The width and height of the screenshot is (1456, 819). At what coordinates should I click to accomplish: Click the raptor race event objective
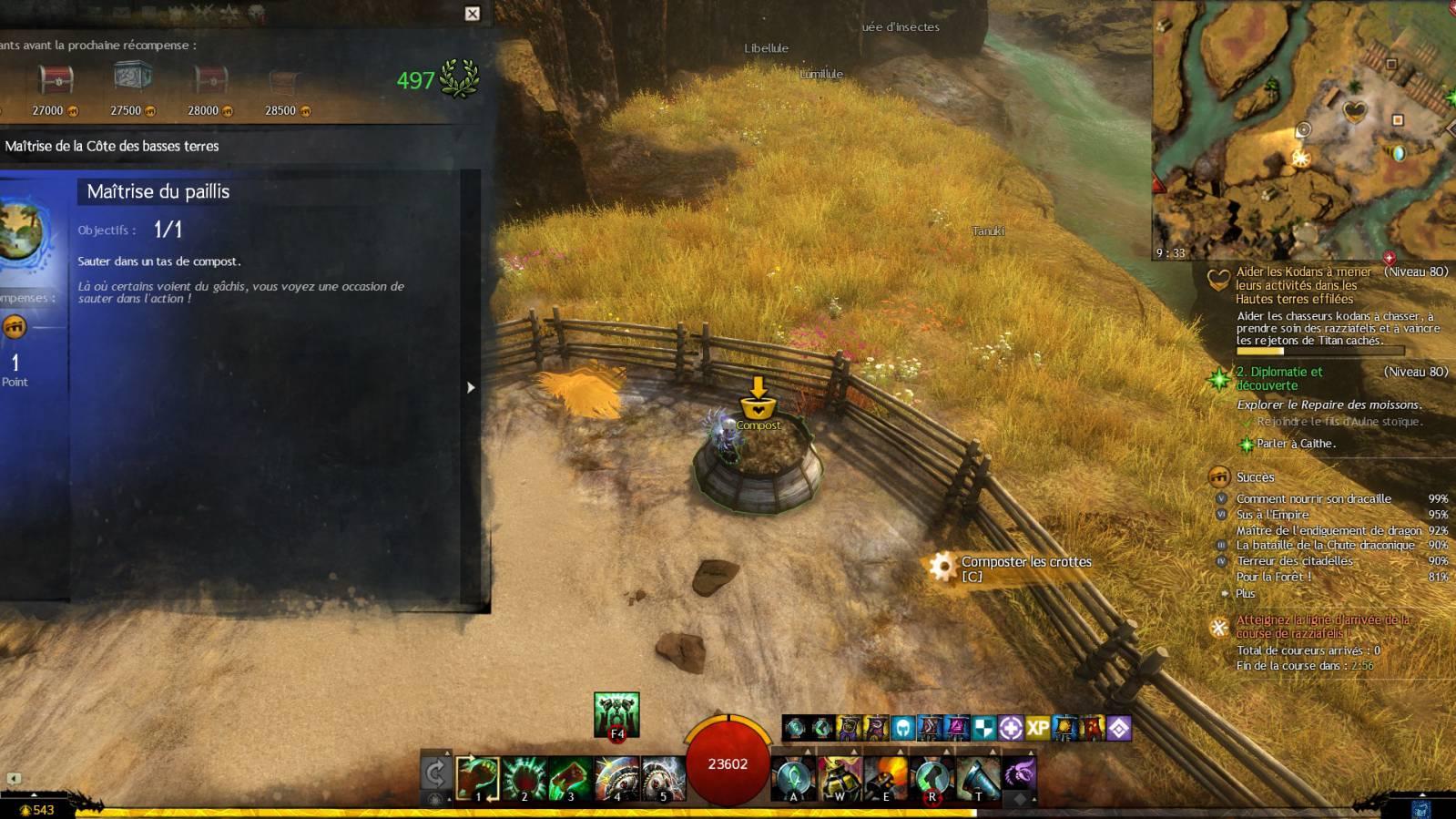[1322, 626]
